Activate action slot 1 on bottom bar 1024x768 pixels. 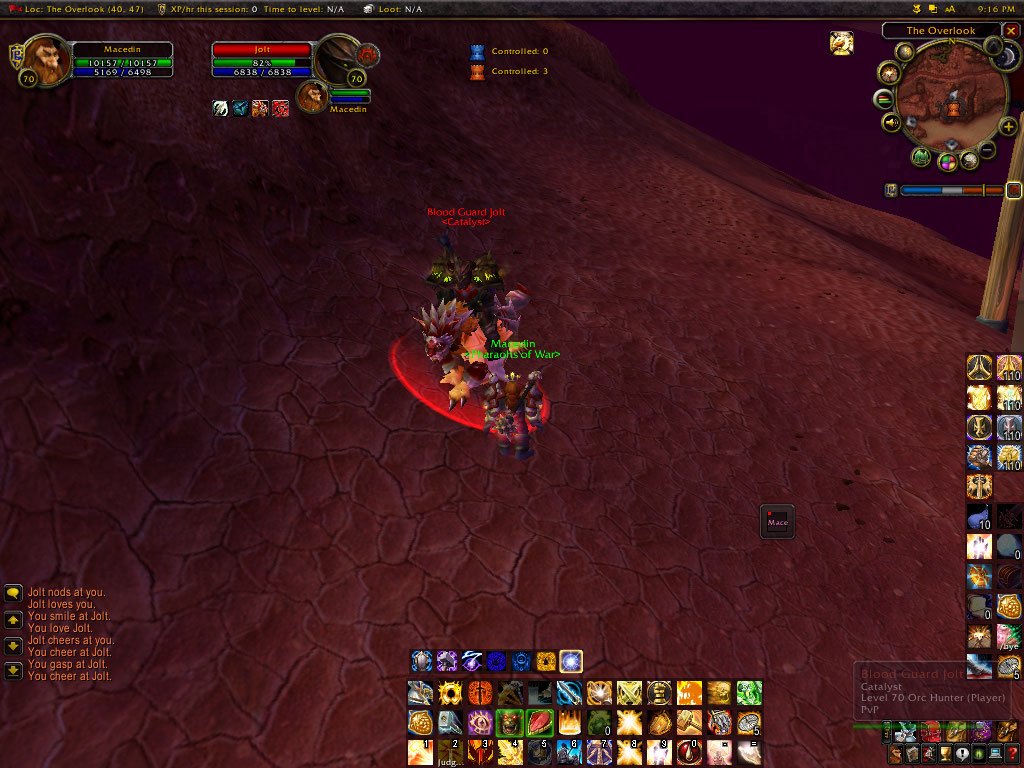pyautogui.click(x=420, y=750)
